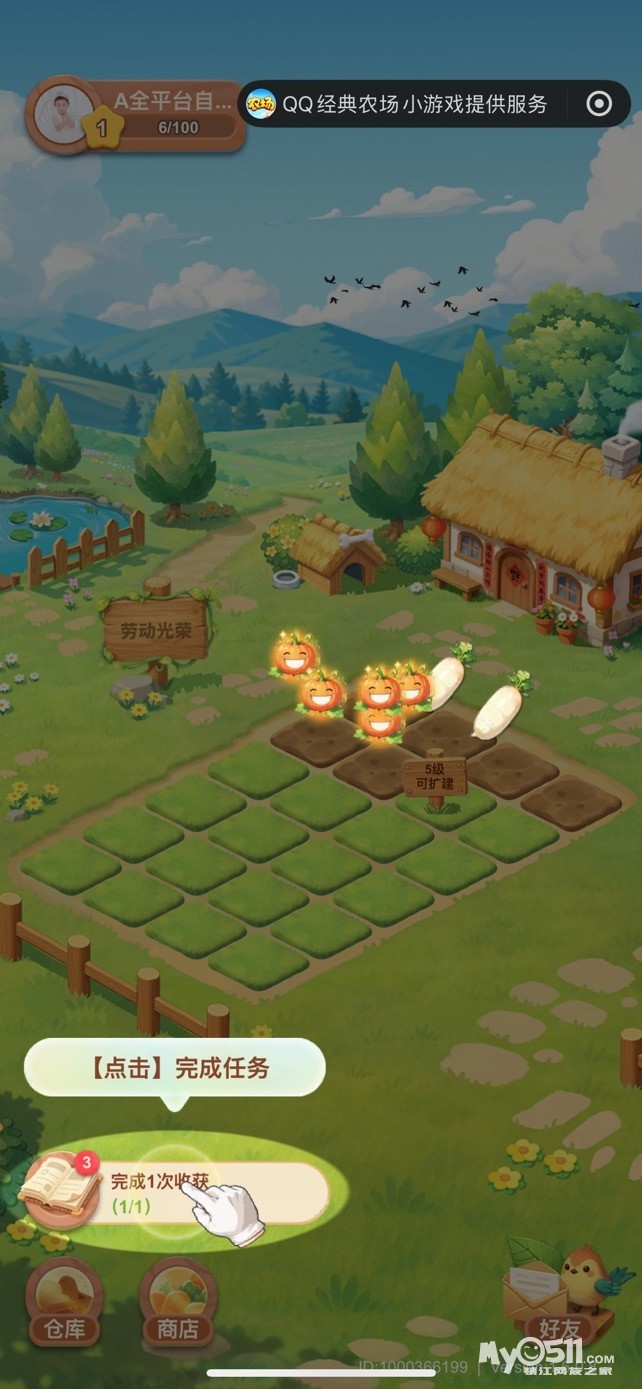Viewport: 642px width, 1389px height.
Task: Complete the 完成1次收获 task
Action: pyautogui.click(x=215, y=1190)
